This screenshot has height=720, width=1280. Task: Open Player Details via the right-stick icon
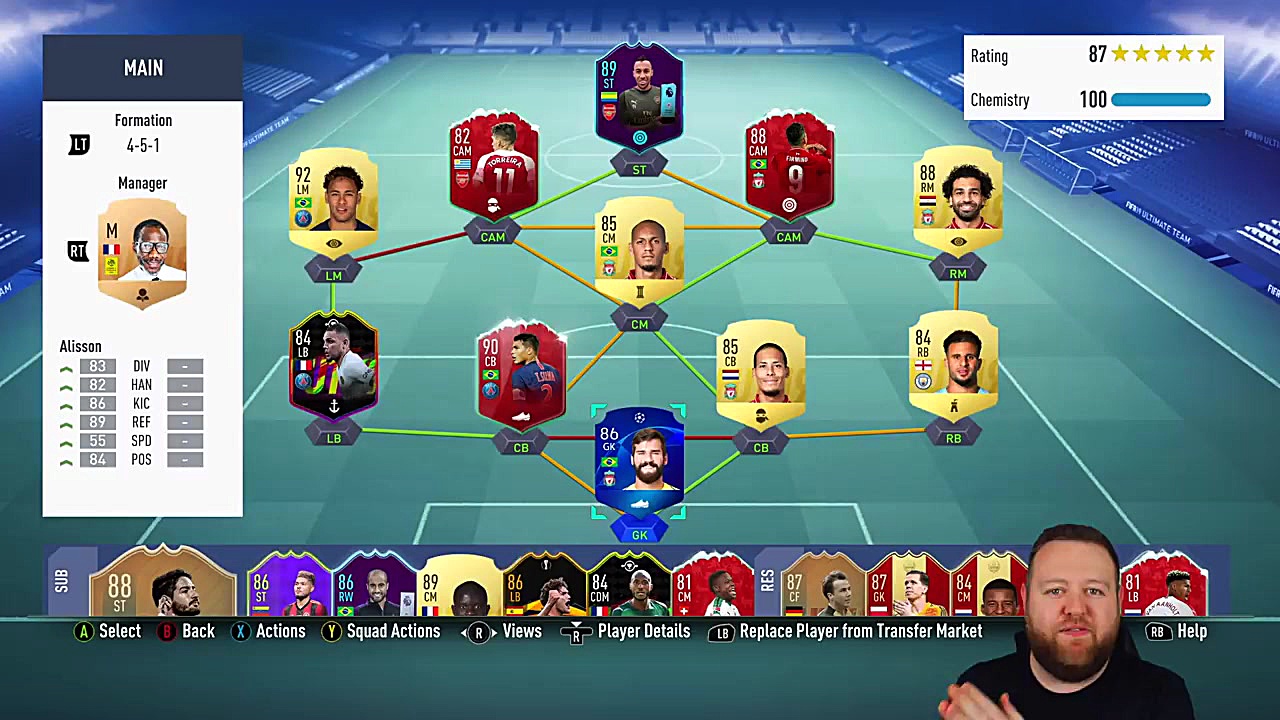[x=577, y=631]
